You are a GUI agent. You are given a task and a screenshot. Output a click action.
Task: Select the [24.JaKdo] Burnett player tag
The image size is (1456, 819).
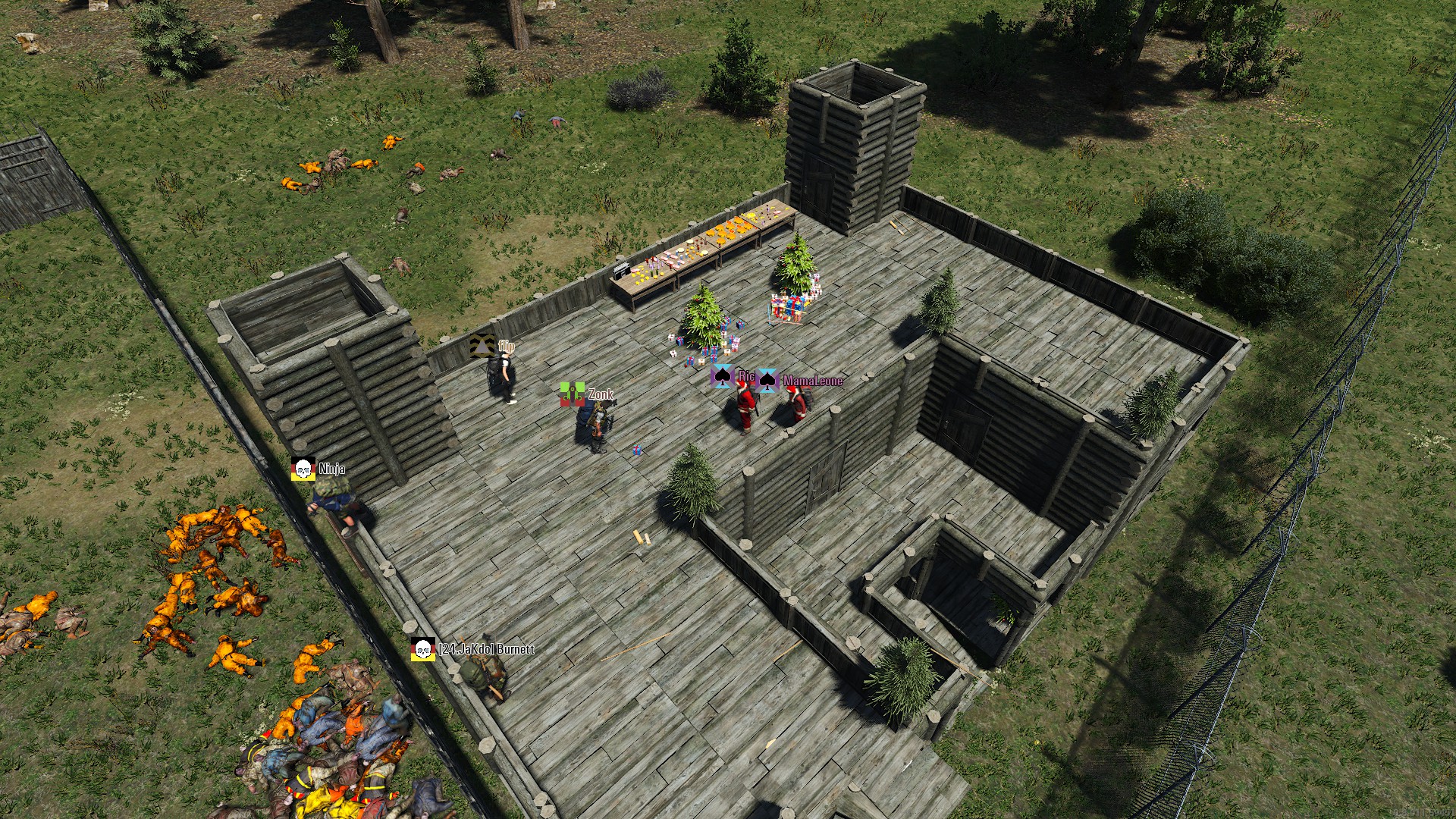tap(486, 650)
